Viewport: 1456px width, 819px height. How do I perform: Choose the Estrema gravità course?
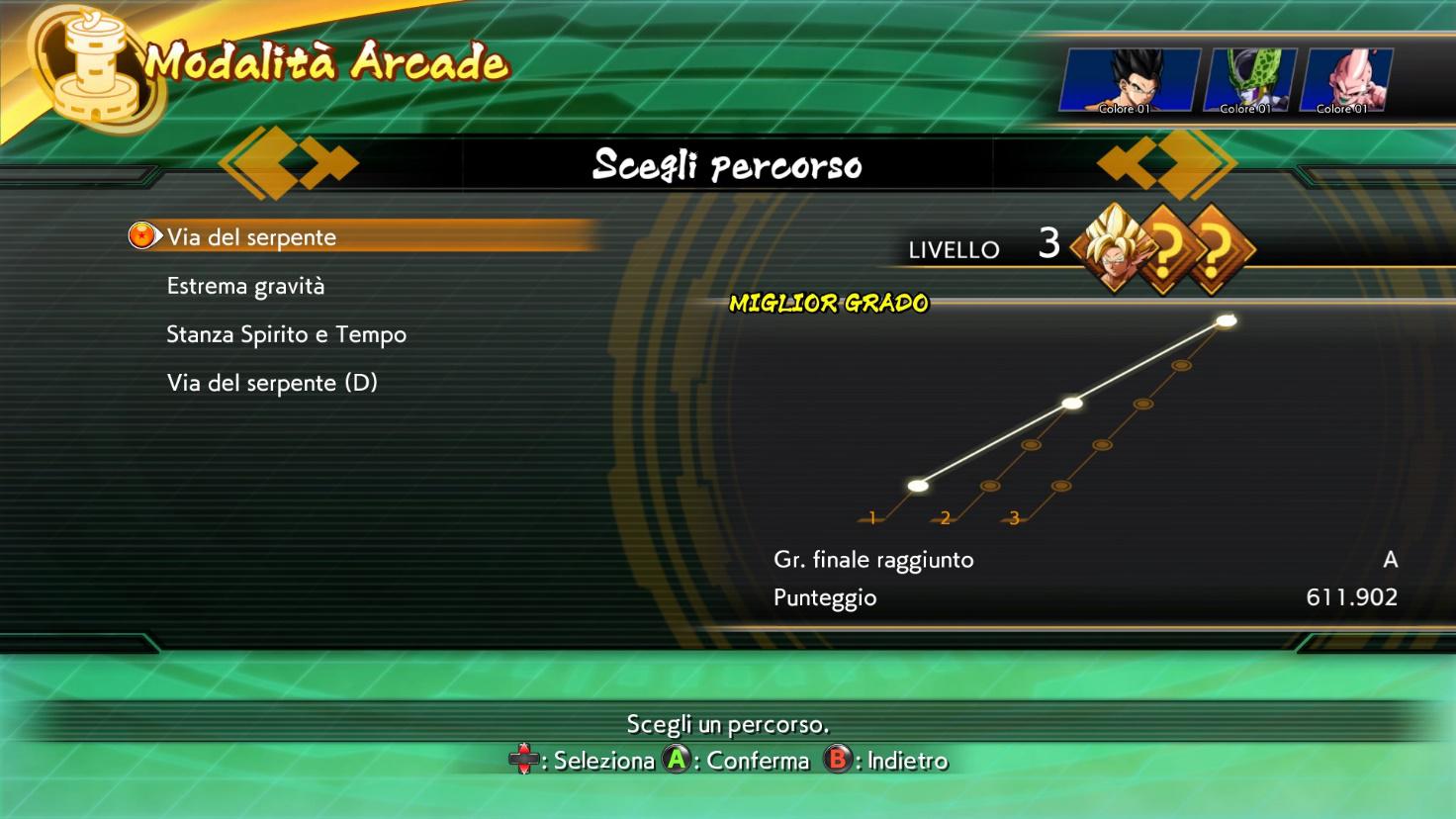(x=245, y=286)
